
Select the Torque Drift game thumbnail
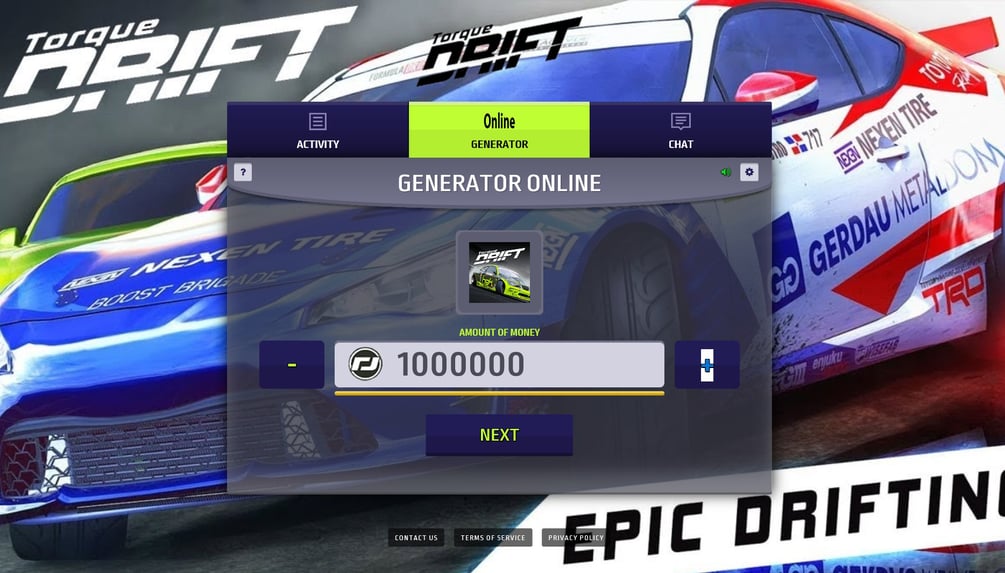499,272
